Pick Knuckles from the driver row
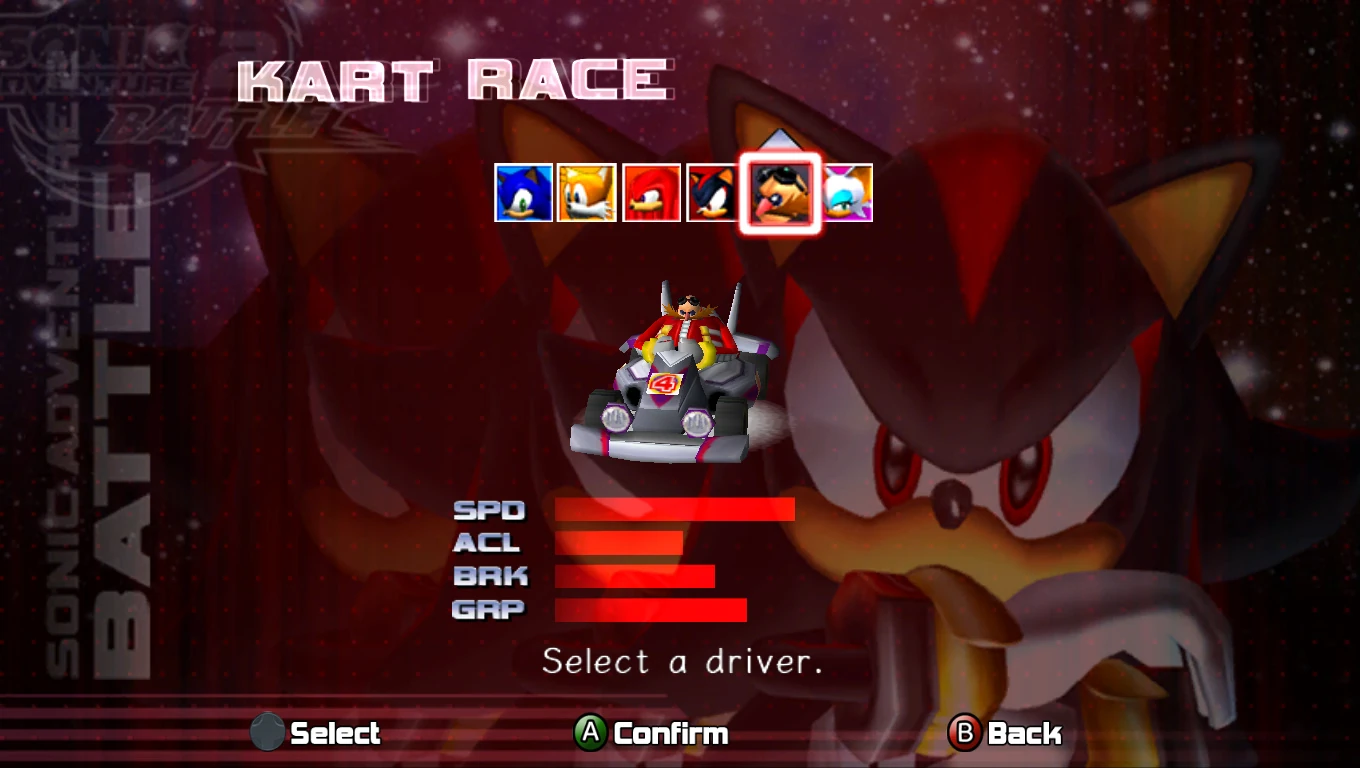The height and width of the screenshot is (768, 1360). [651, 193]
